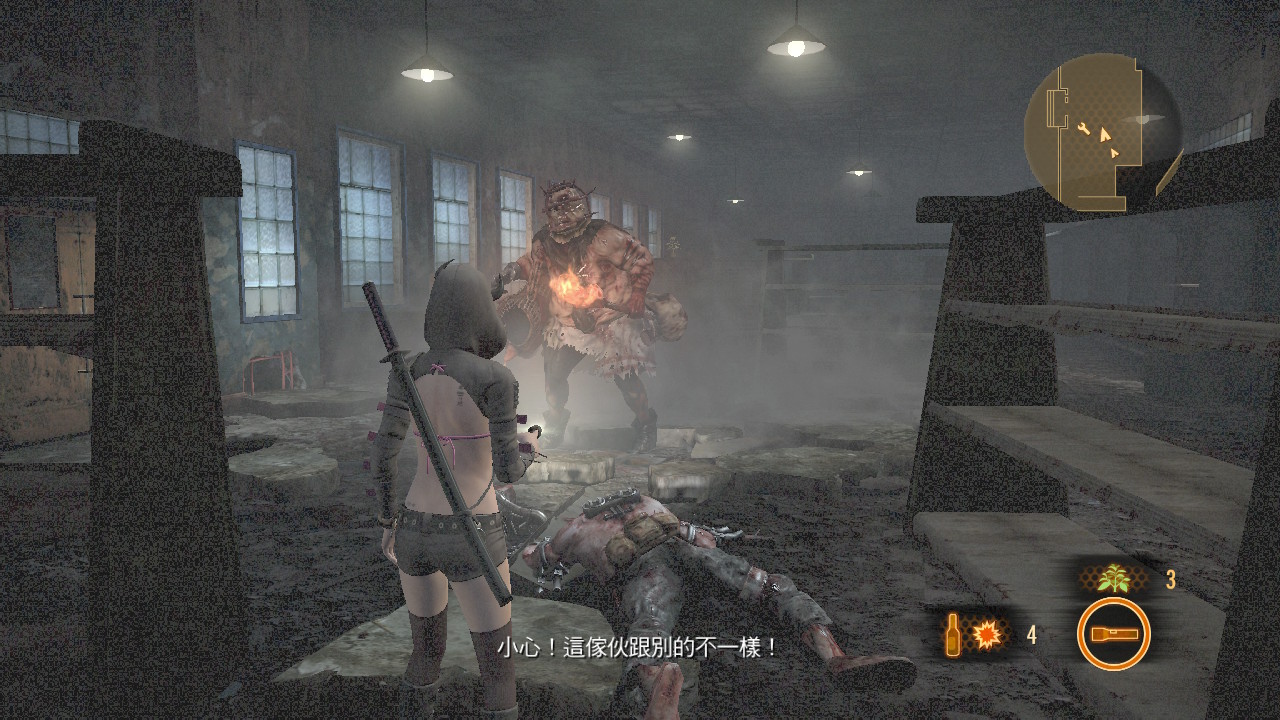The image size is (1280, 720).
Task: Click the wrench marker on the minimap
Action: [1085, 127]
